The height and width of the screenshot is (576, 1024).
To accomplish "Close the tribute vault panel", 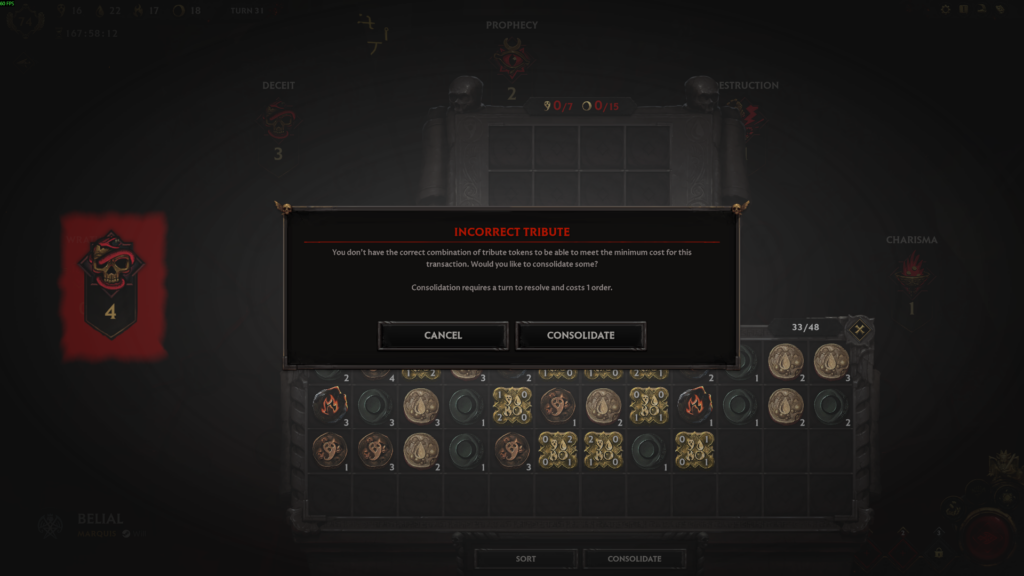I will pos(859,329).
